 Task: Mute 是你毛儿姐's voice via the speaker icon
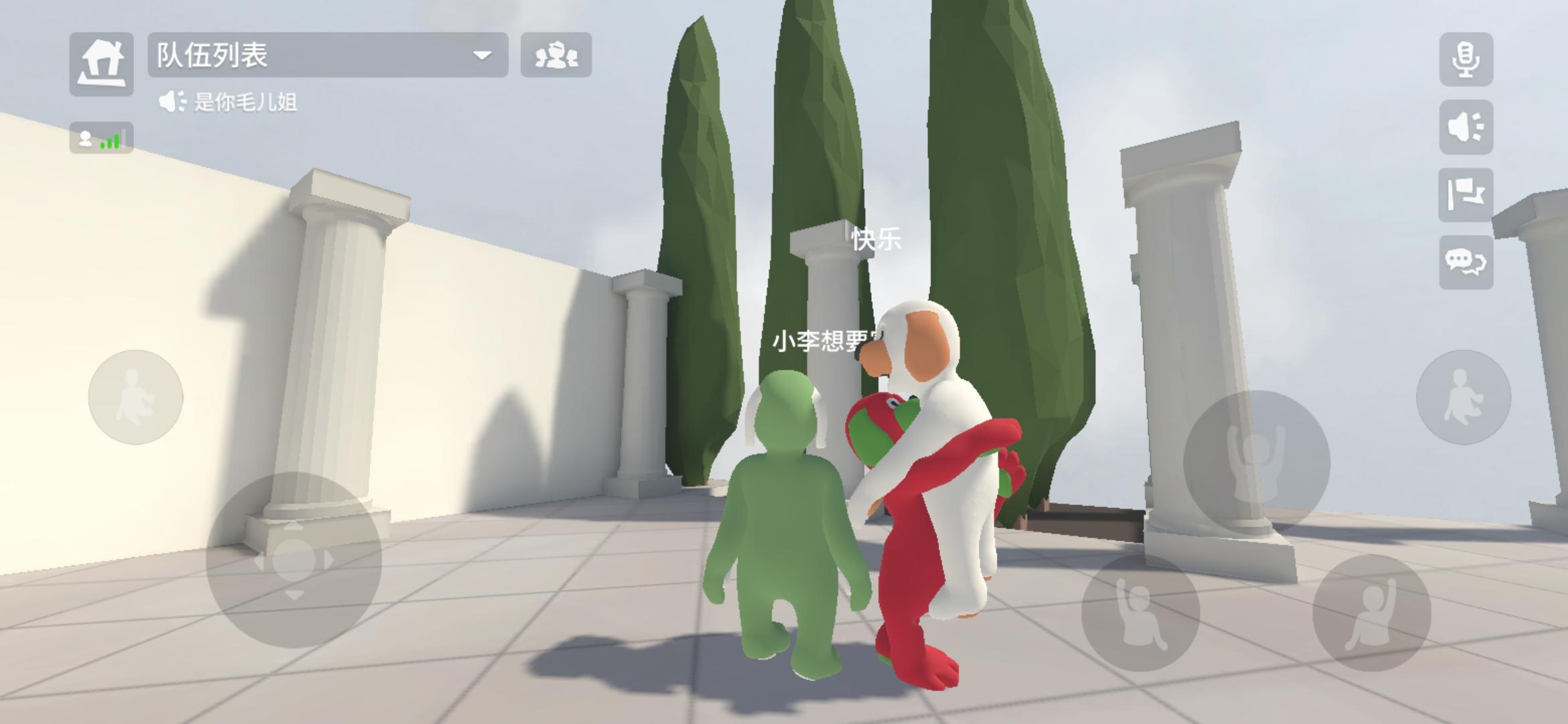coord(172,101)
